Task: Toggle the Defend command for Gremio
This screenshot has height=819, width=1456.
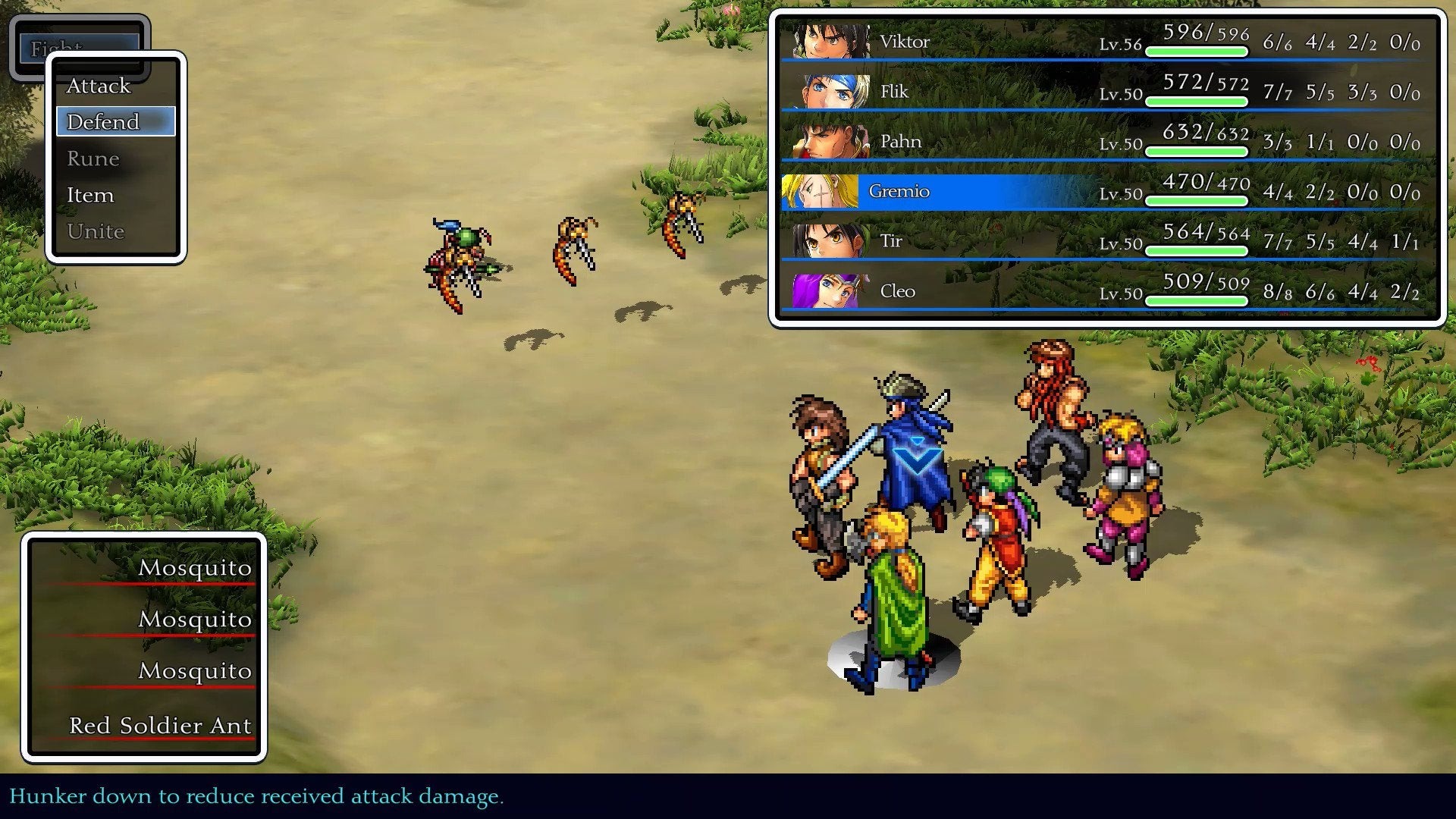Action: pos(103,121)
